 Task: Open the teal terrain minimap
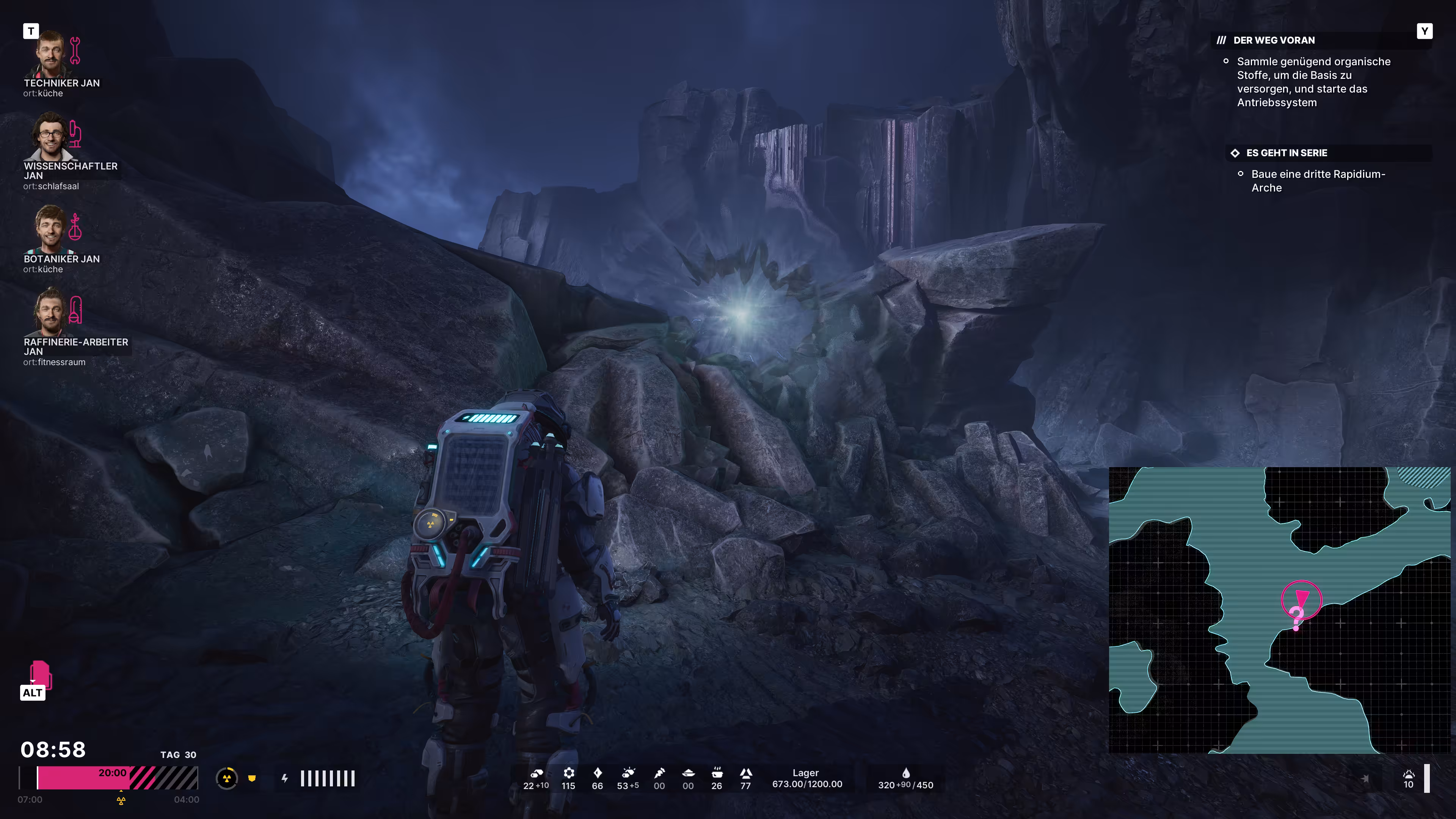tap(1279, 610)
